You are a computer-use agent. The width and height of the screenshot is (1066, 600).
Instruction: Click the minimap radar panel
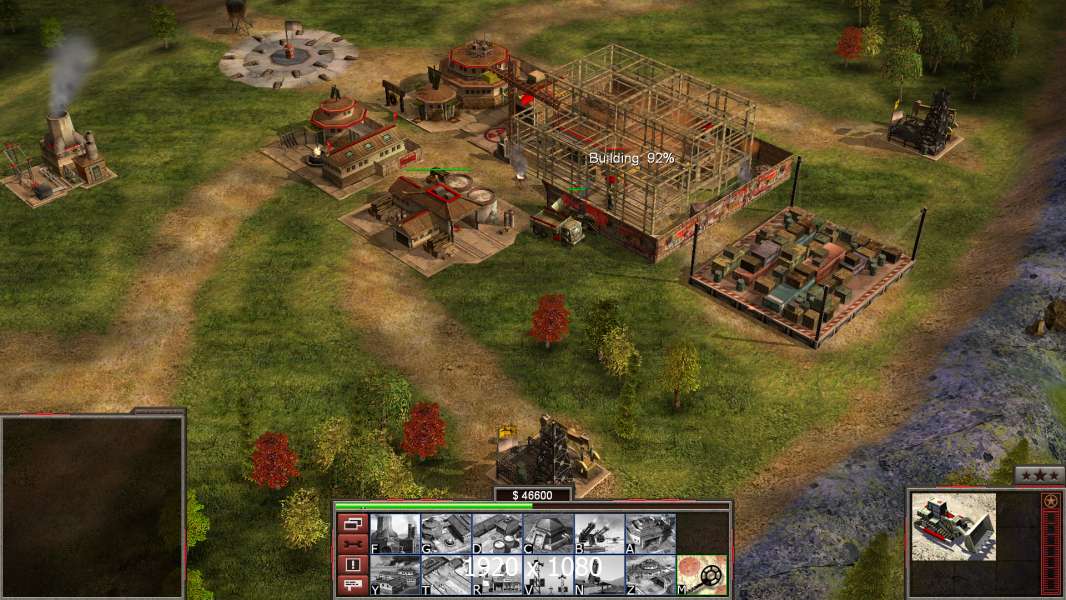coord(92,507)
